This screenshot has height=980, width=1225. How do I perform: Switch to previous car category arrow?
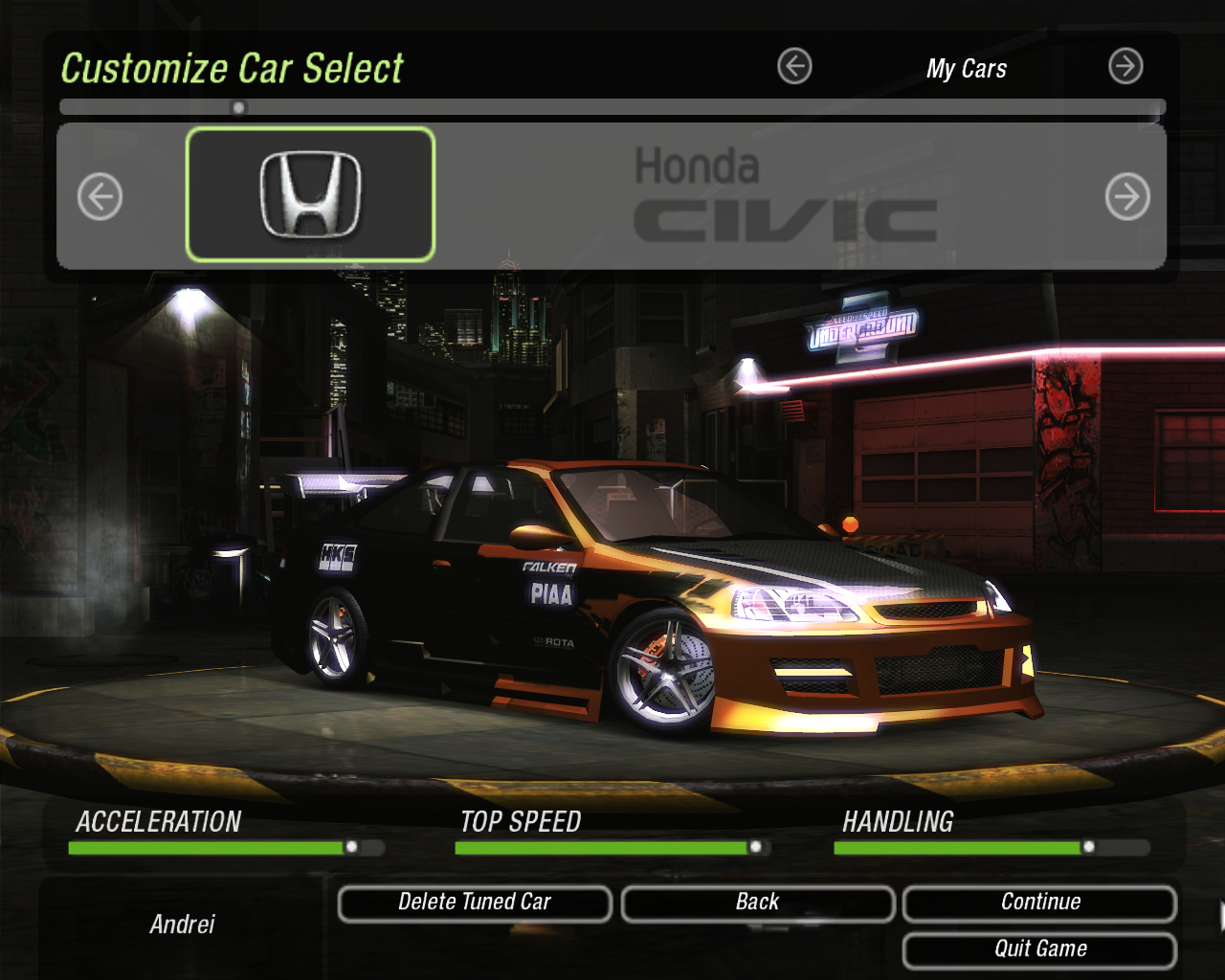794,67
